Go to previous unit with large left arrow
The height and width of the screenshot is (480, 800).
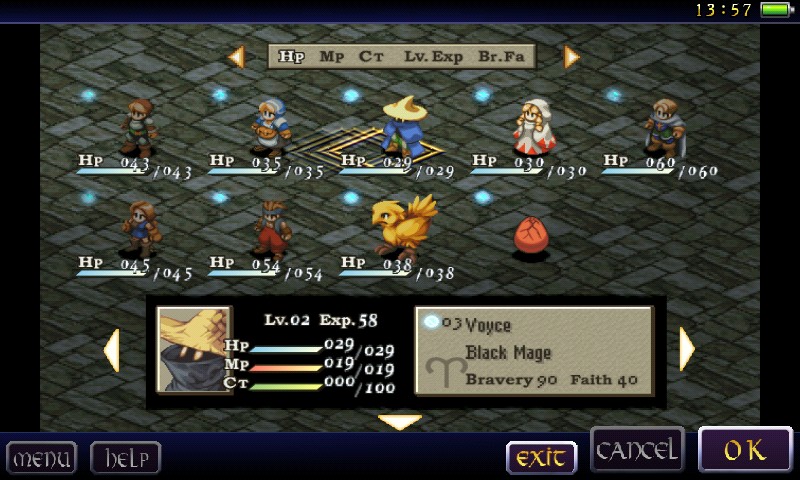click(x=111, y=350)
